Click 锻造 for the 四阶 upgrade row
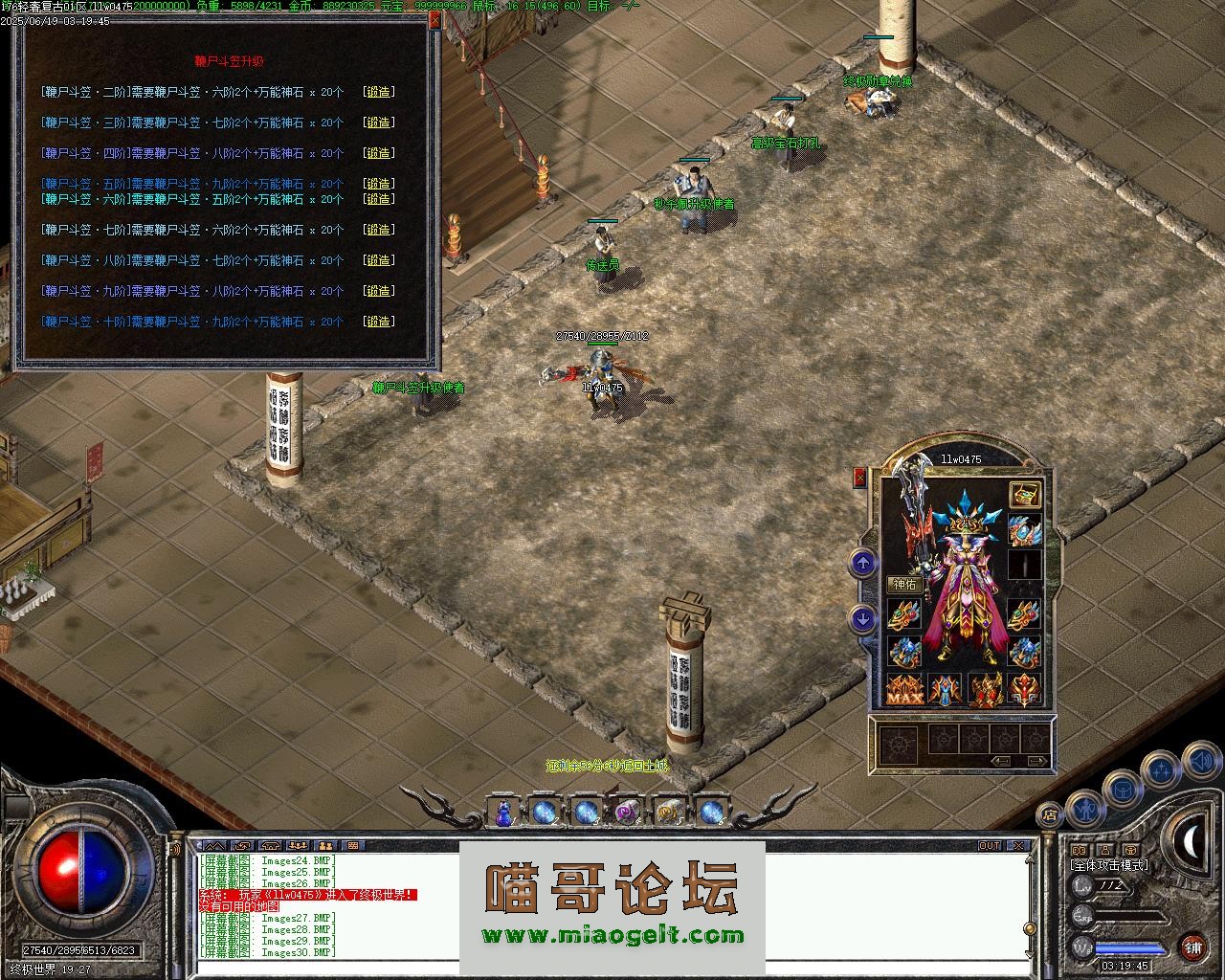The image size is (1225, 980). (379, 153)
